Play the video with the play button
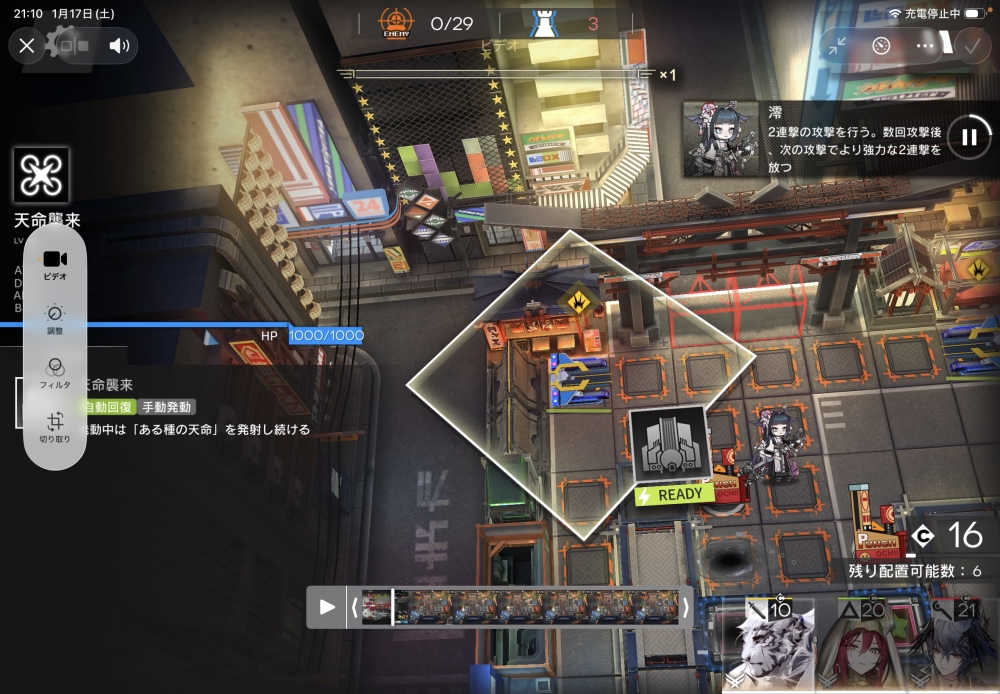This screenshot has width=1000, height=694. click(327, 607)
